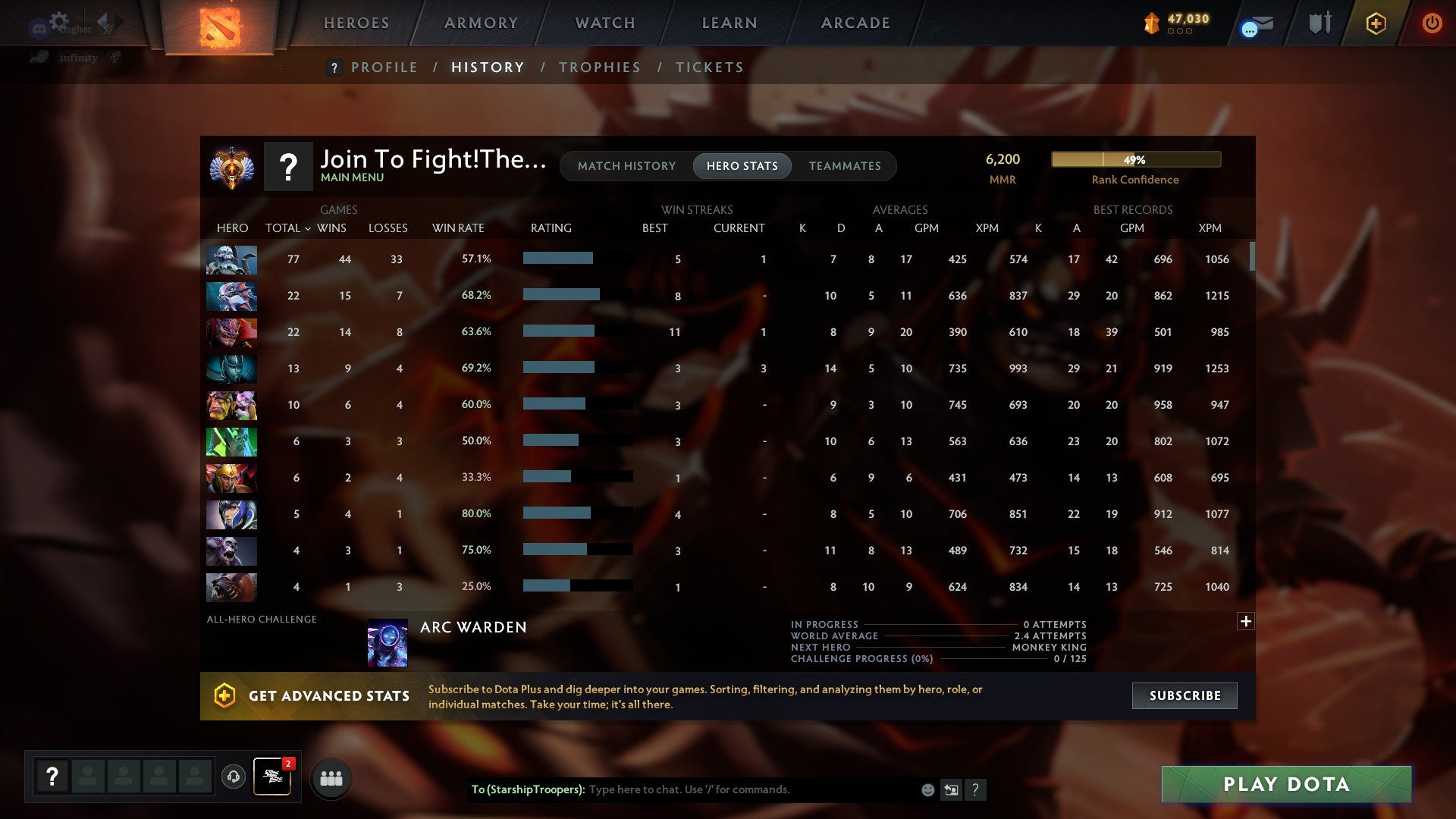Image resolution: width=1456 pixels, height=819 pixels.
Task: Open the friends list with the three-people icon
Action: pyautogui.click(x=331, y=778)
